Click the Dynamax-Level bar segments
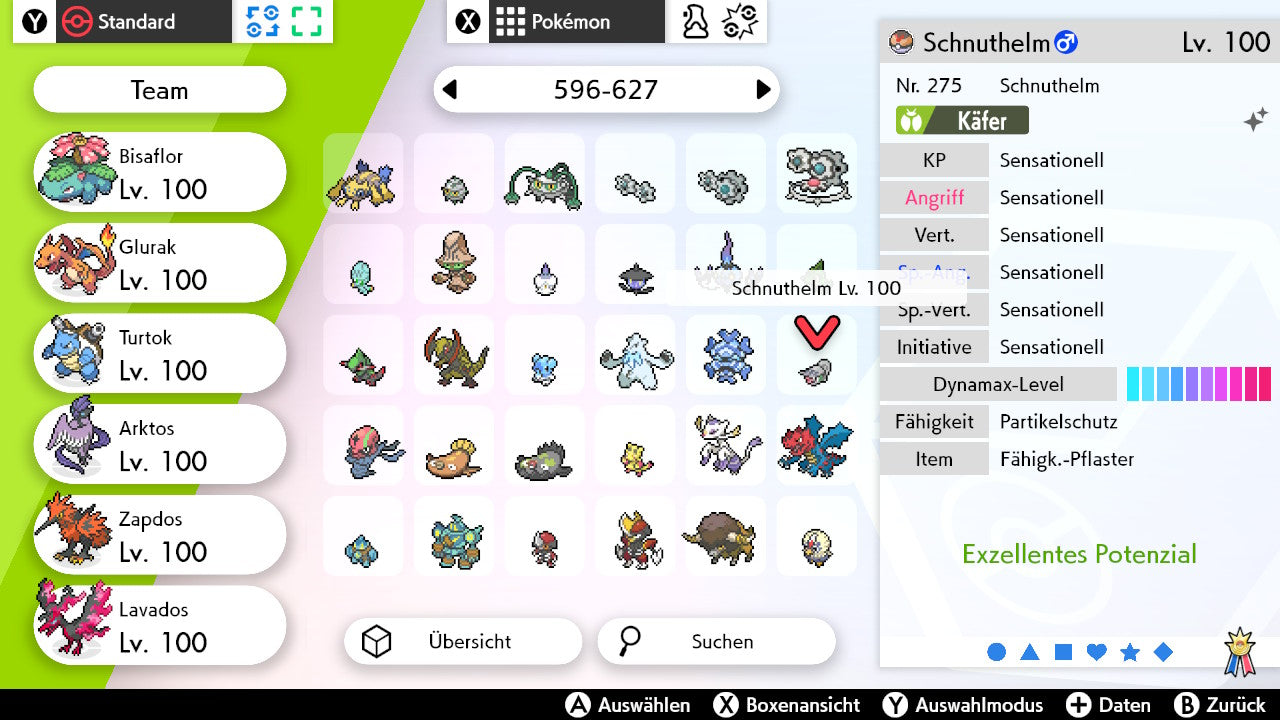This screenshot has width=1280, height=720. (1198, 383)
